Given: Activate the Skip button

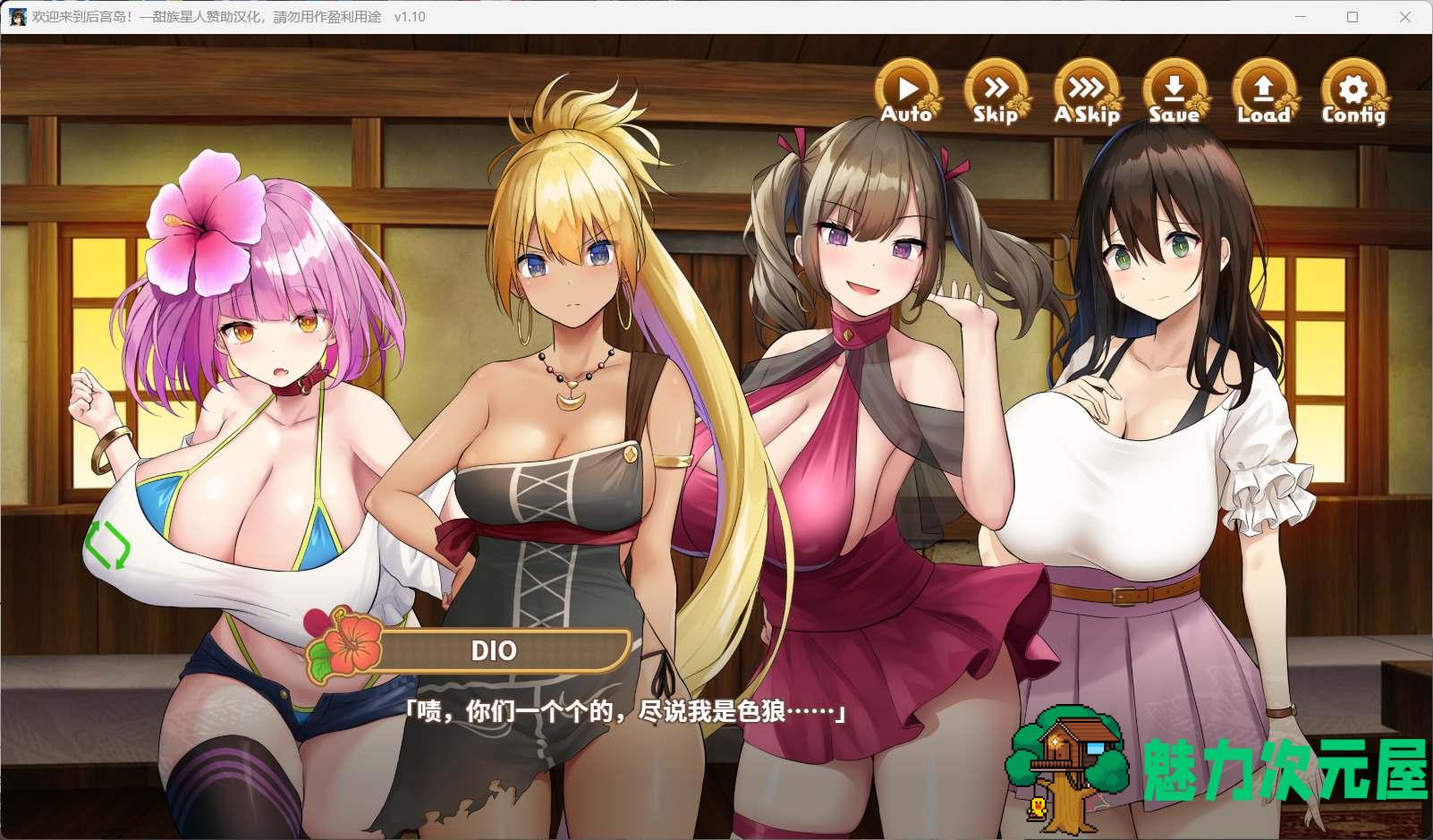Looking at the screenshot, I should pos(996,92).
